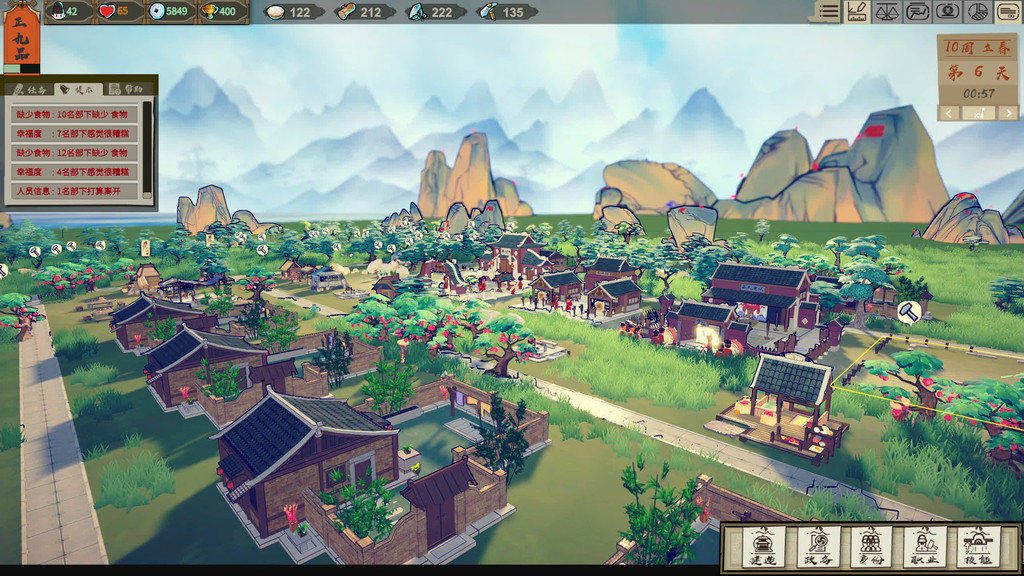The height and width of the screenshot is (576, 1024).
Task: Decrease game speed with left arrow
Action: tap(950, 113)
